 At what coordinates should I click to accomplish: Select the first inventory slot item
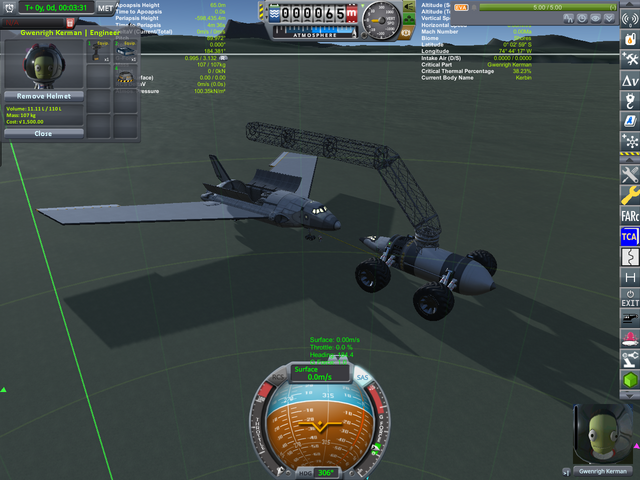[100, 50]
